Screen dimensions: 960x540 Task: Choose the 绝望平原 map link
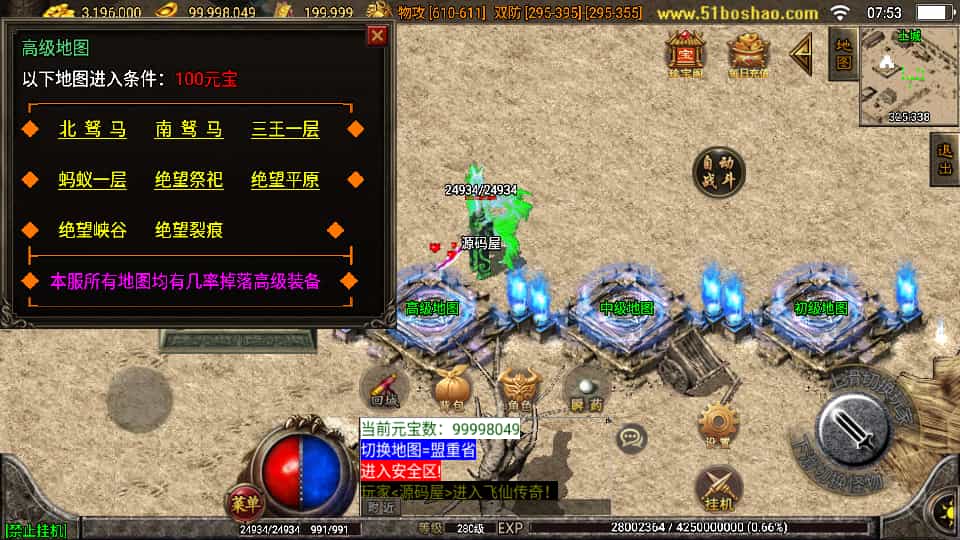tap(285, 181)
